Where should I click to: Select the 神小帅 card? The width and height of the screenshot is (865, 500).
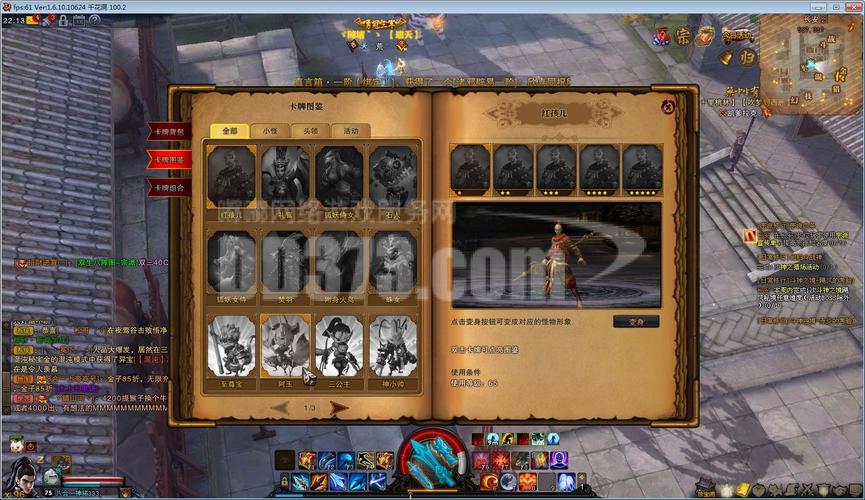coord(393,346)
